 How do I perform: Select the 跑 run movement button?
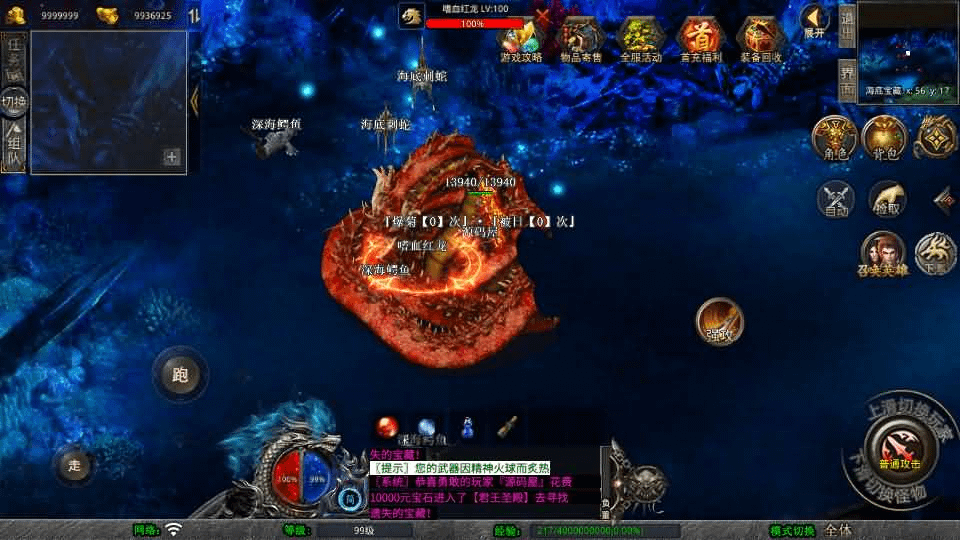pyautogui.click(x=180, y=375)
